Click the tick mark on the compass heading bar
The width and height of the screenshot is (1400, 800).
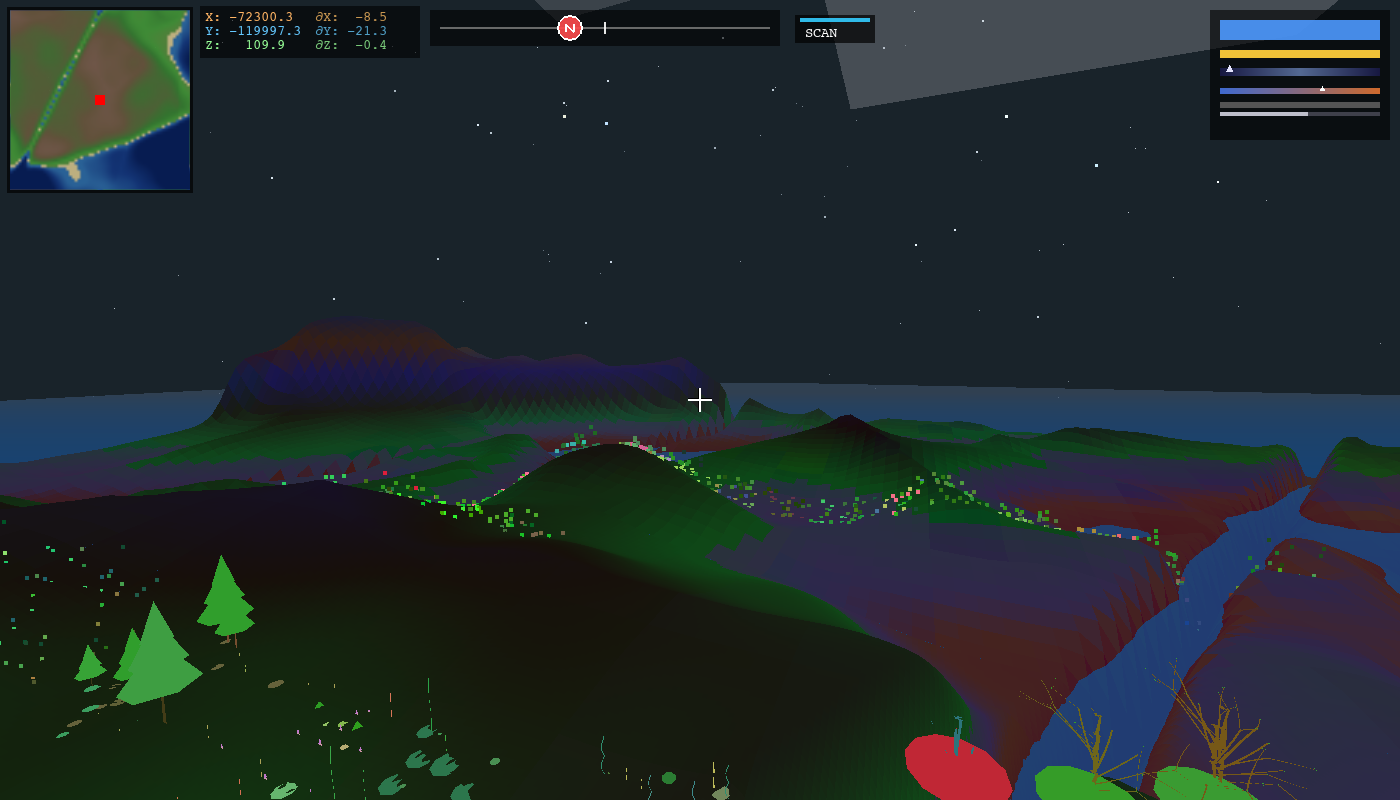pyautogui.click(x=604, y=28)
